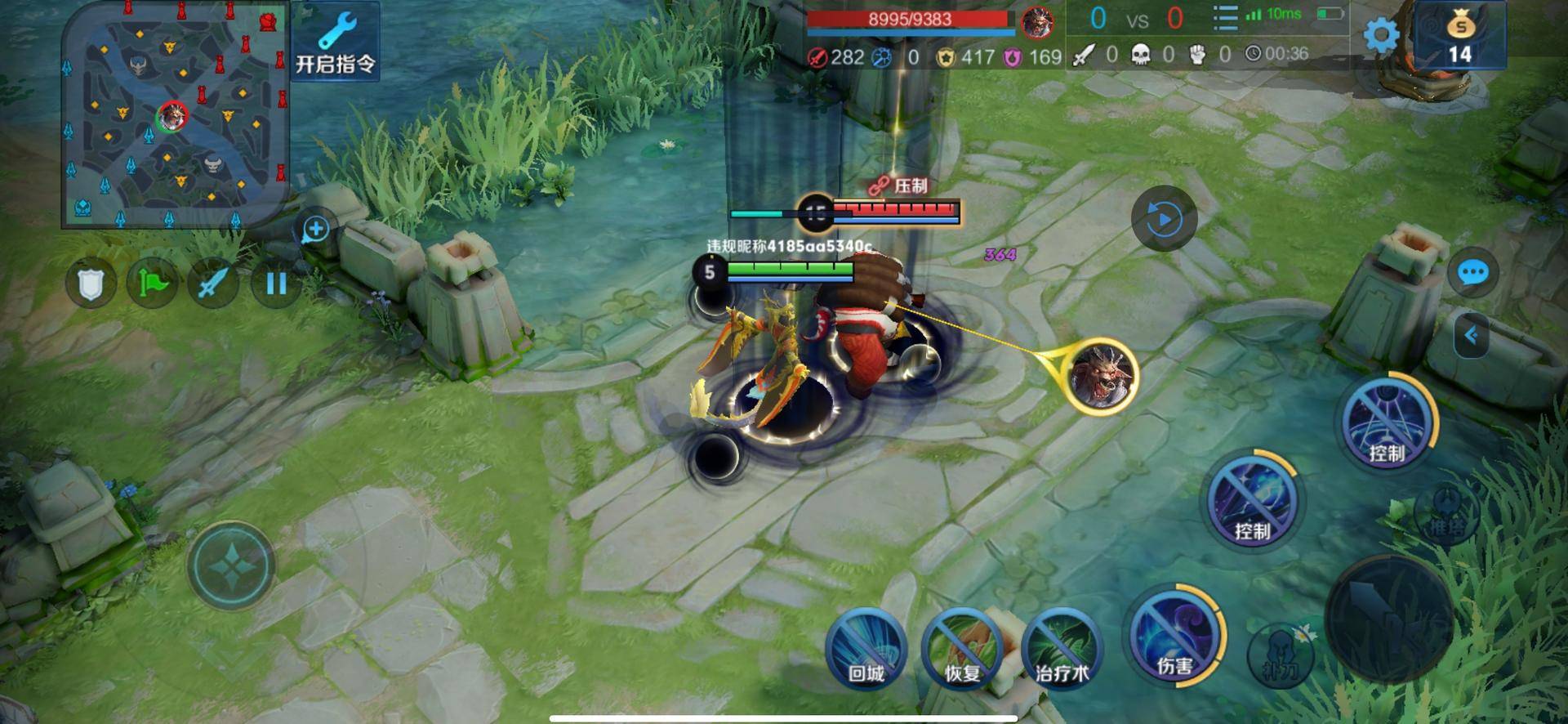Screen dimensions: 1568x724
Task: Click the pause bars button
Action: [276, 284]
